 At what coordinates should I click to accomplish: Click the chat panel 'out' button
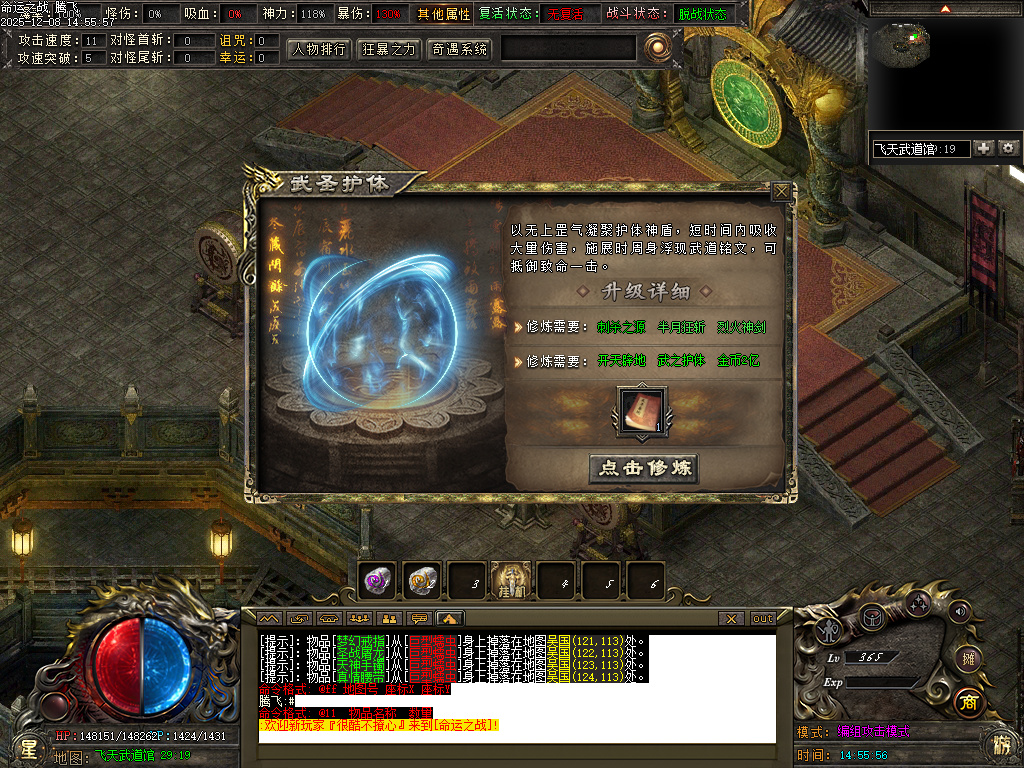[x=763, y=619]
